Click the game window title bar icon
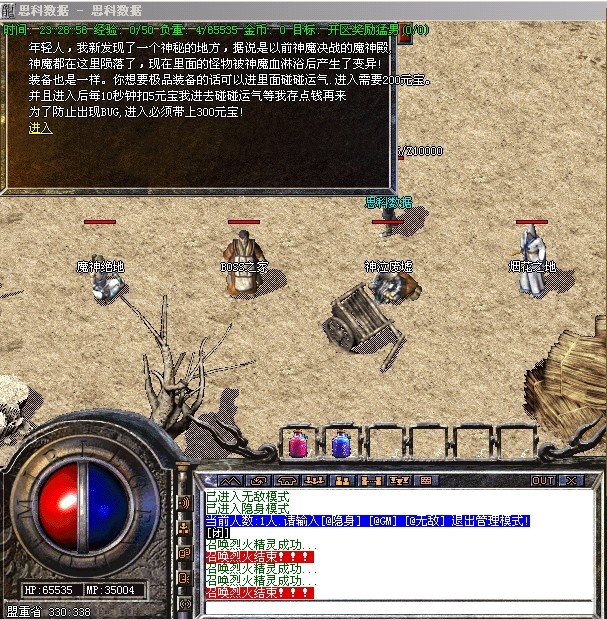607x620 pixels. click(x=8, y=10)
